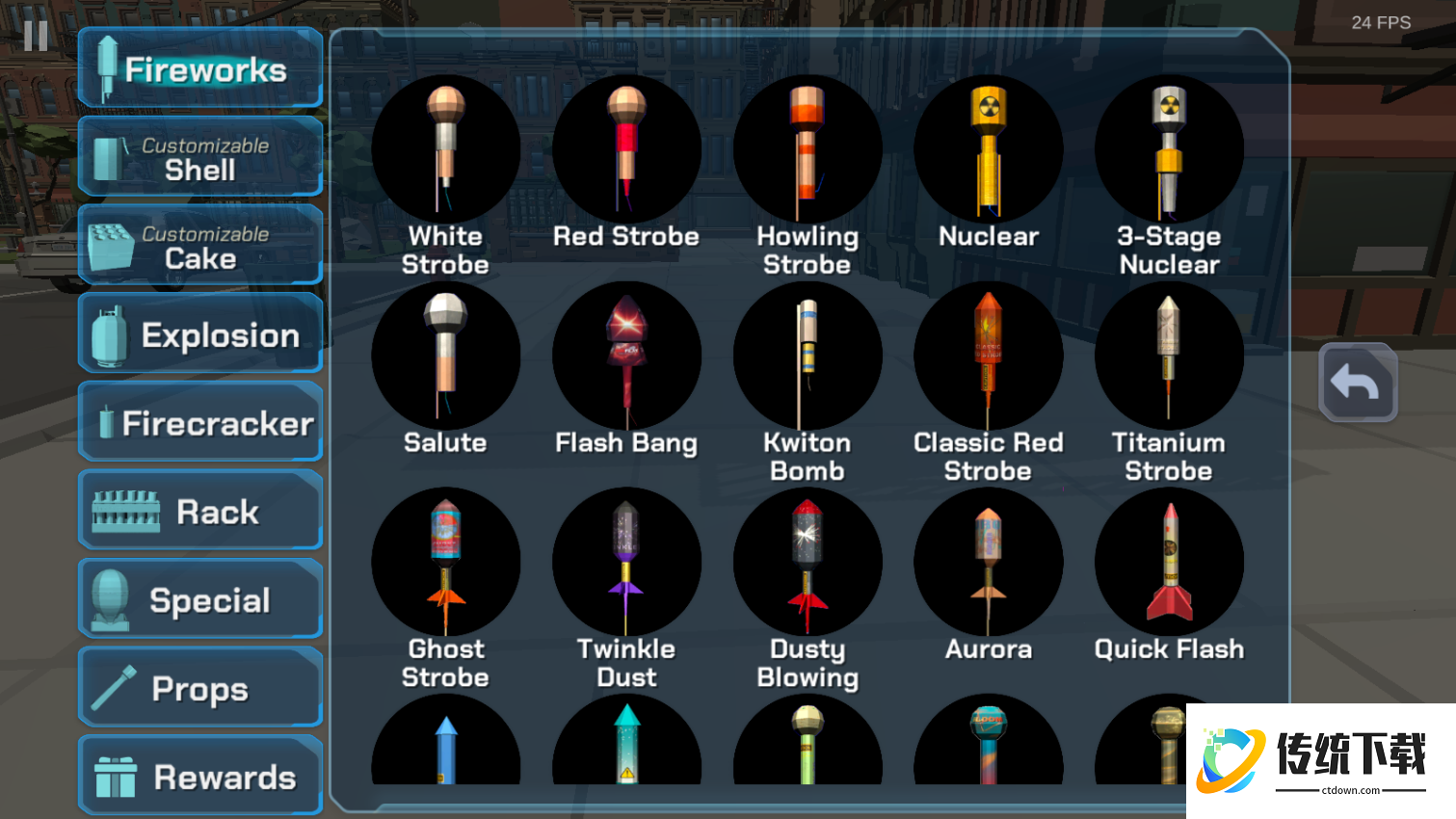Choose the Quick Flash rocket
The height and width of the screenshot is (819, 1456).
click(1169, 563)
